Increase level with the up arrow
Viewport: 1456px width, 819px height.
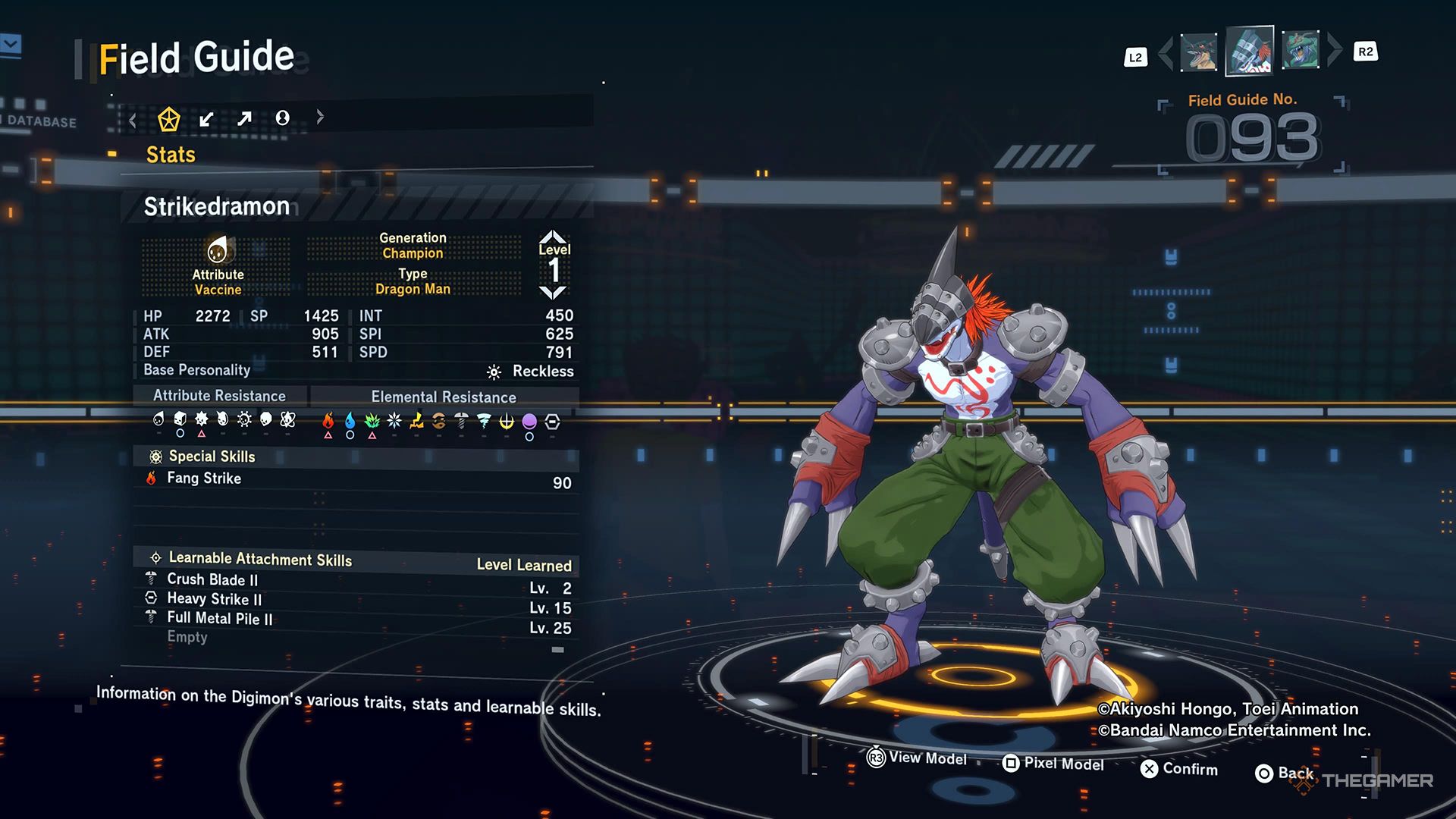pos(553,236)
